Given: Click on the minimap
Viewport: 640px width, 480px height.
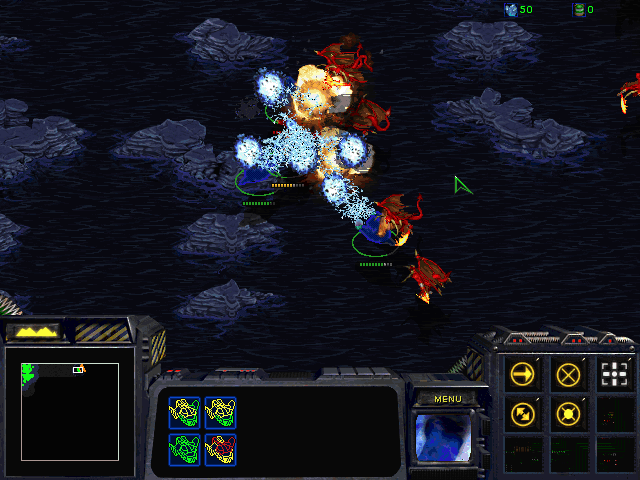Looking at the screenshot, I should point(70,410).
